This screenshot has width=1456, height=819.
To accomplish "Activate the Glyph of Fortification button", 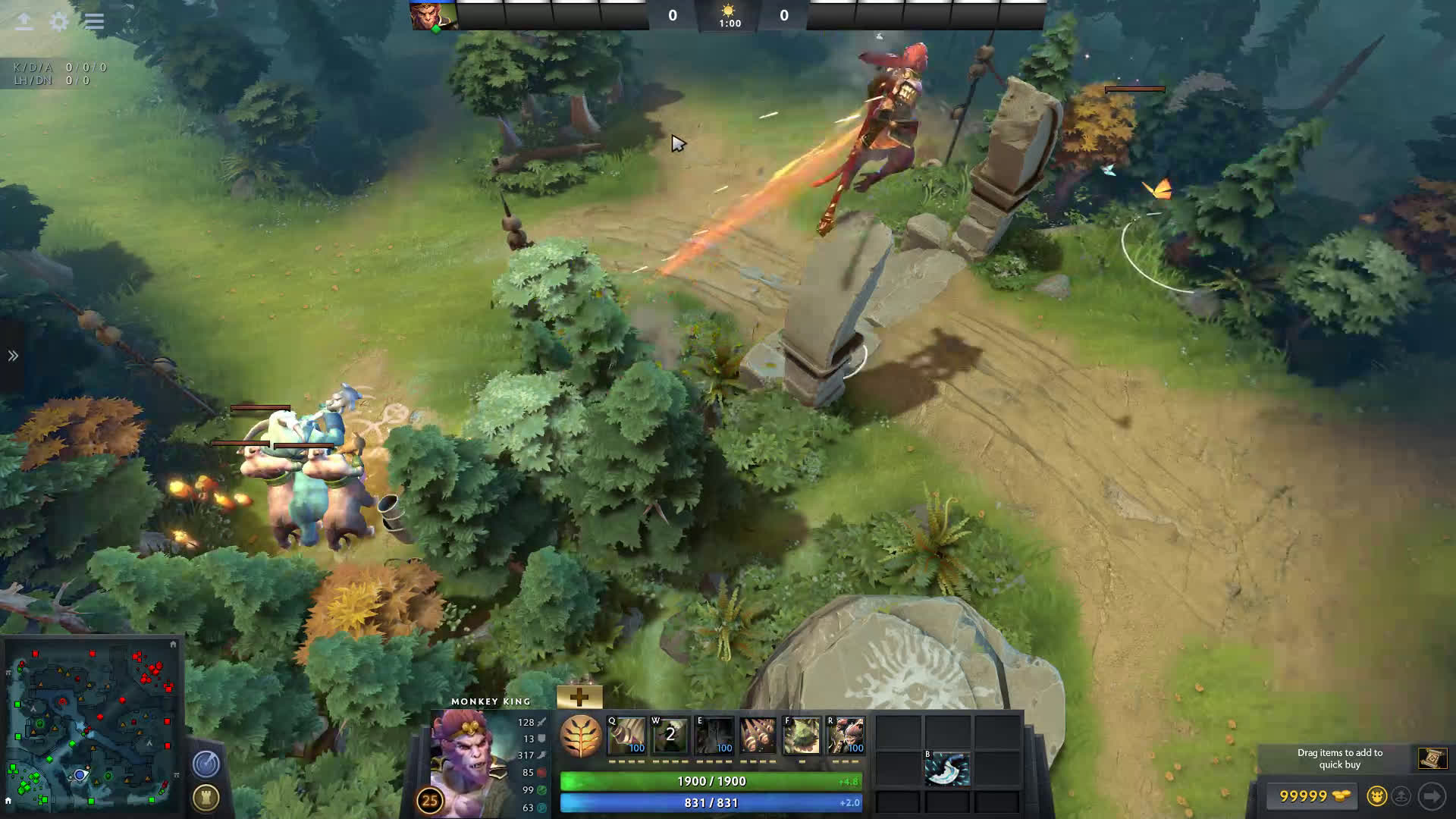I will click(x=206, y=797).
